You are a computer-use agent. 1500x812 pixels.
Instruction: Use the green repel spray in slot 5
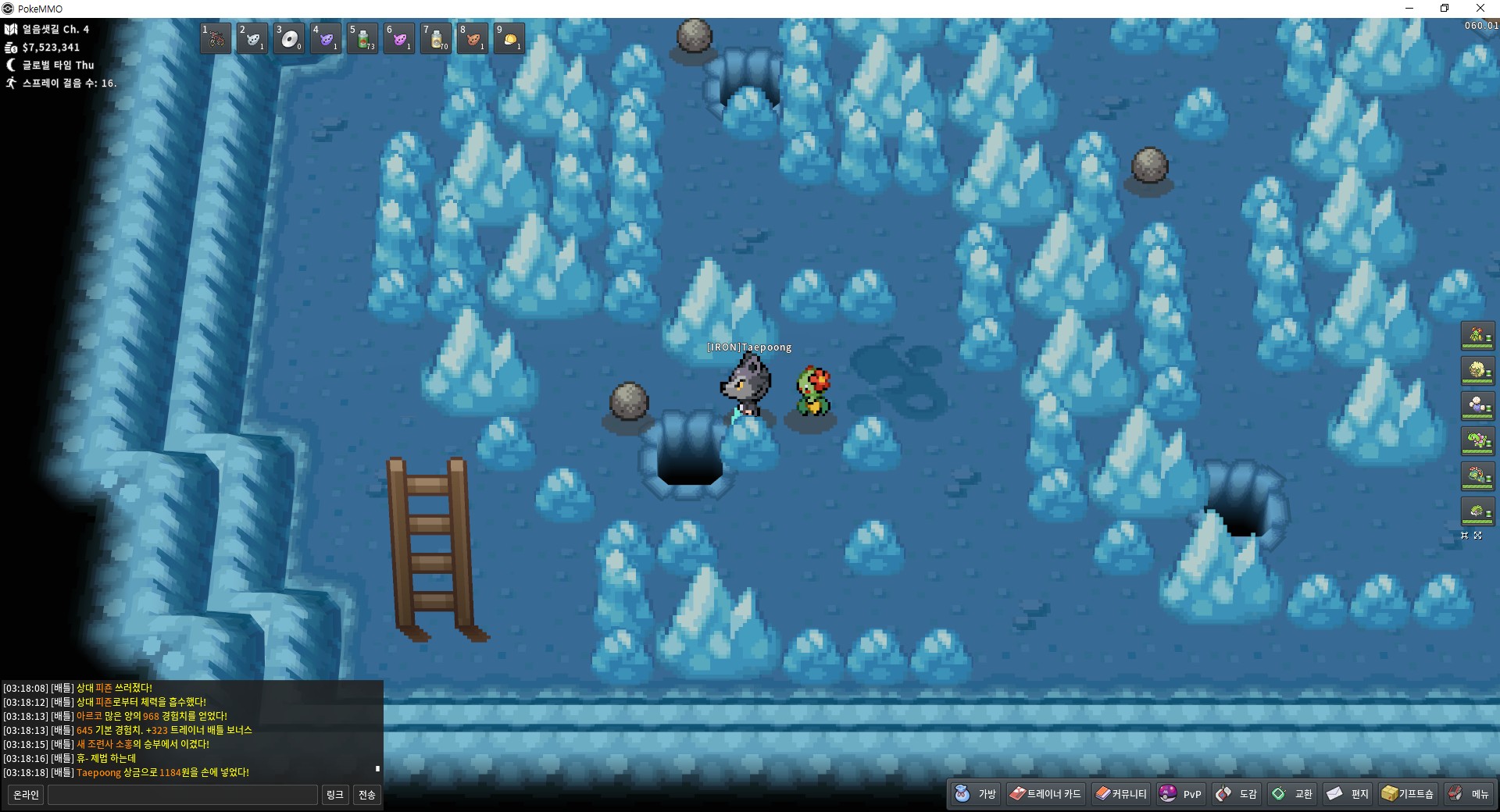[x=362, y=38]
